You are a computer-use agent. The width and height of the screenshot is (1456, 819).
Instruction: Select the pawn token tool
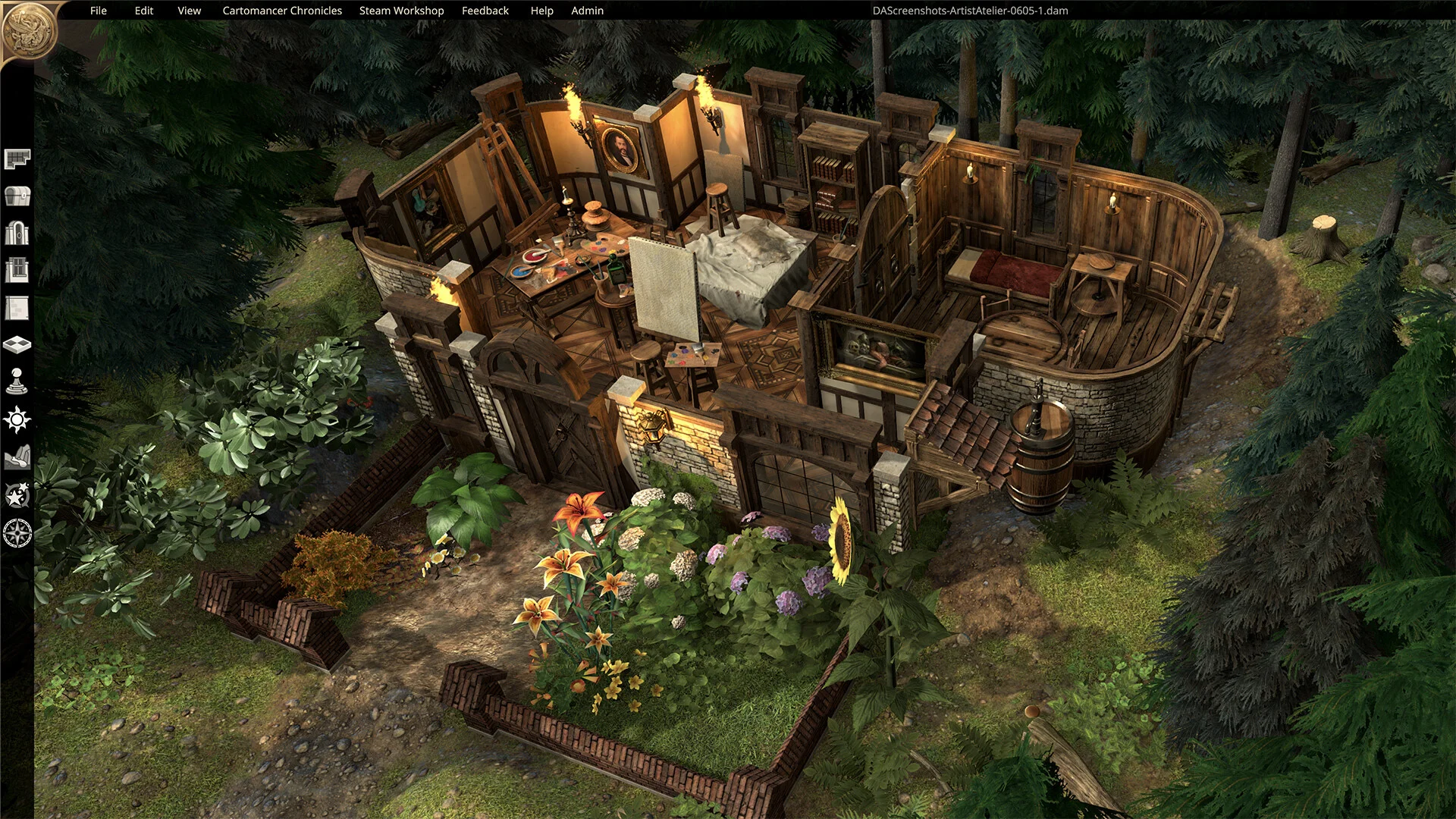click(x=17, y=381)
